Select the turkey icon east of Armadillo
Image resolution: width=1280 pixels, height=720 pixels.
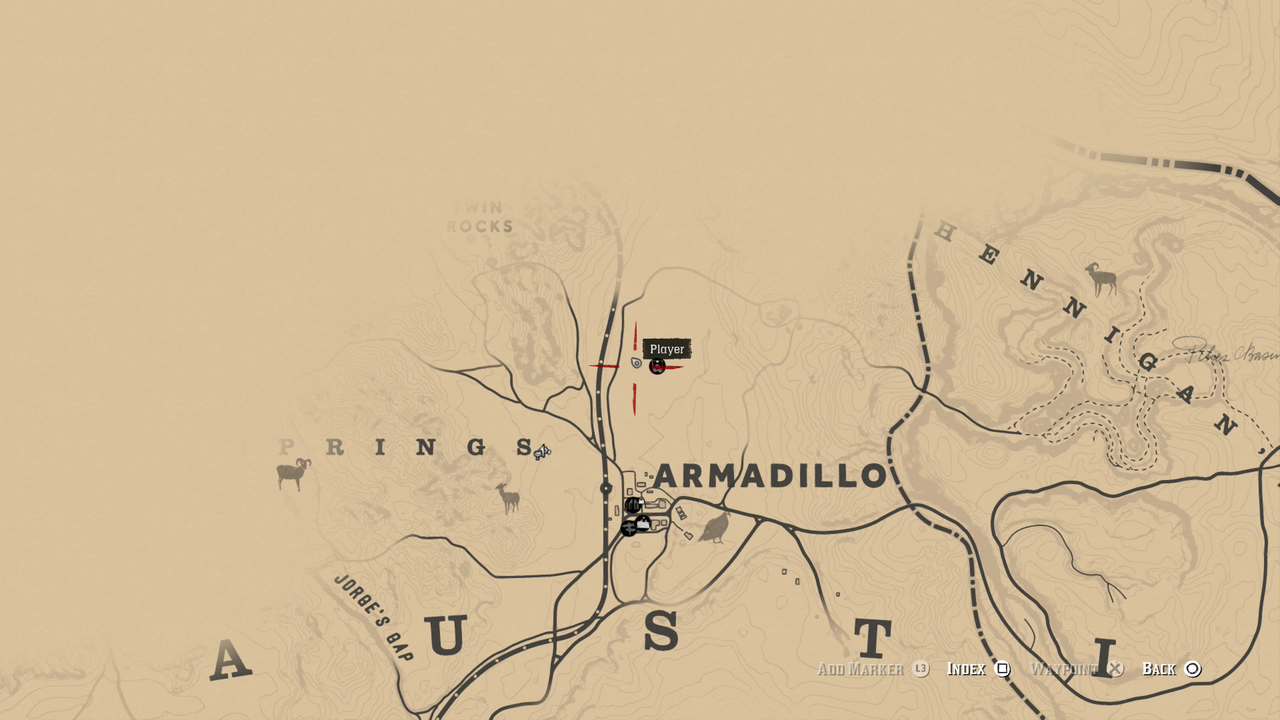(715, 527)
